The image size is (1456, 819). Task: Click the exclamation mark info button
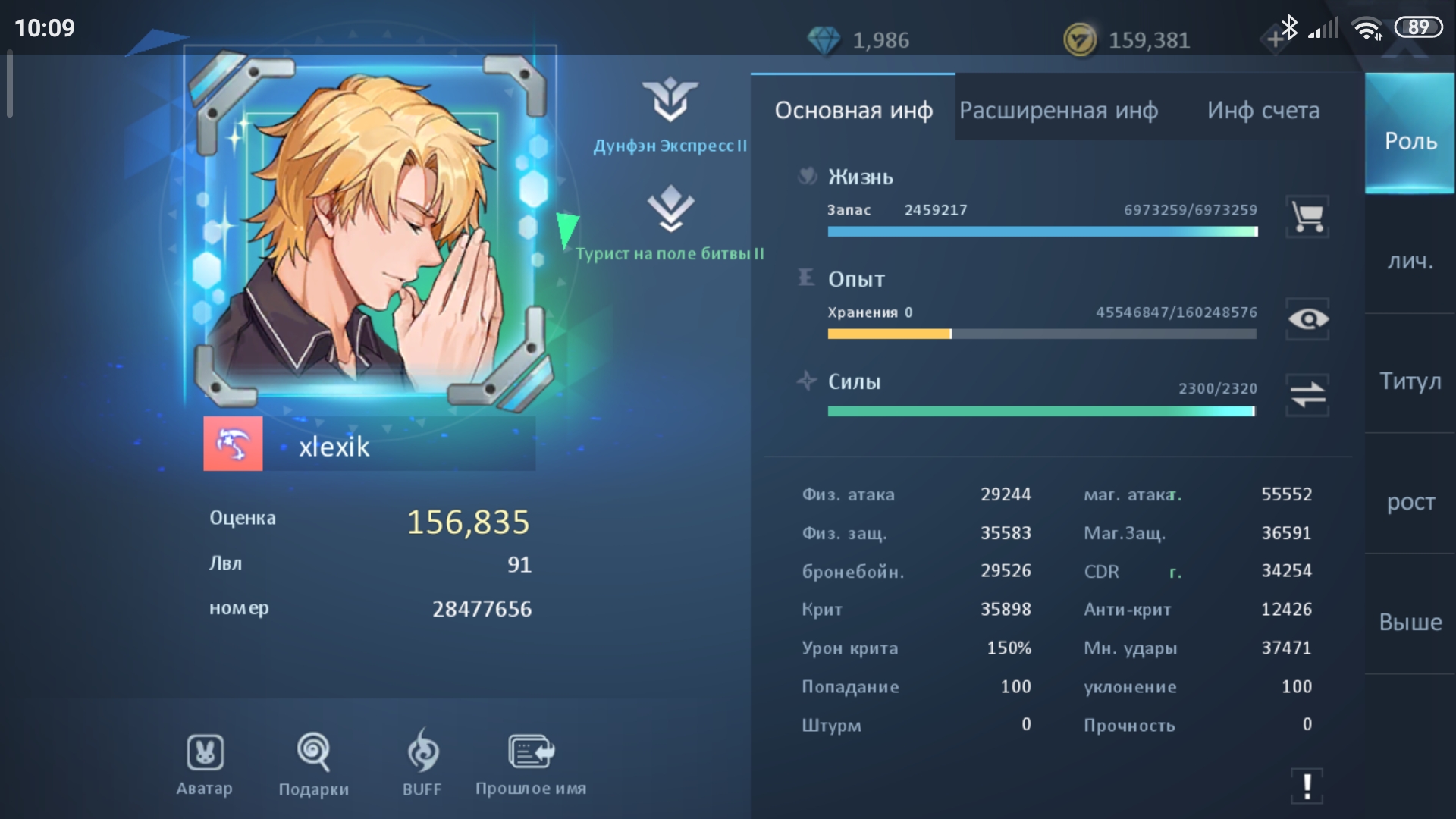pos(1307,786)
